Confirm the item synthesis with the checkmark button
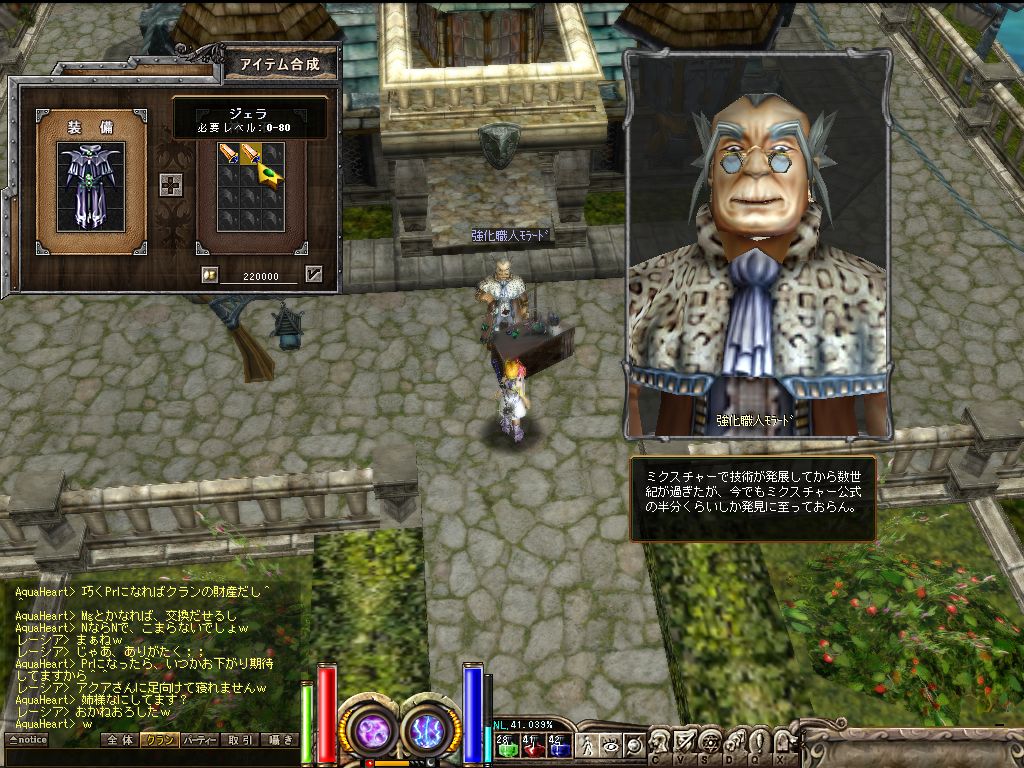1024x768 pixels. (314, 274)
